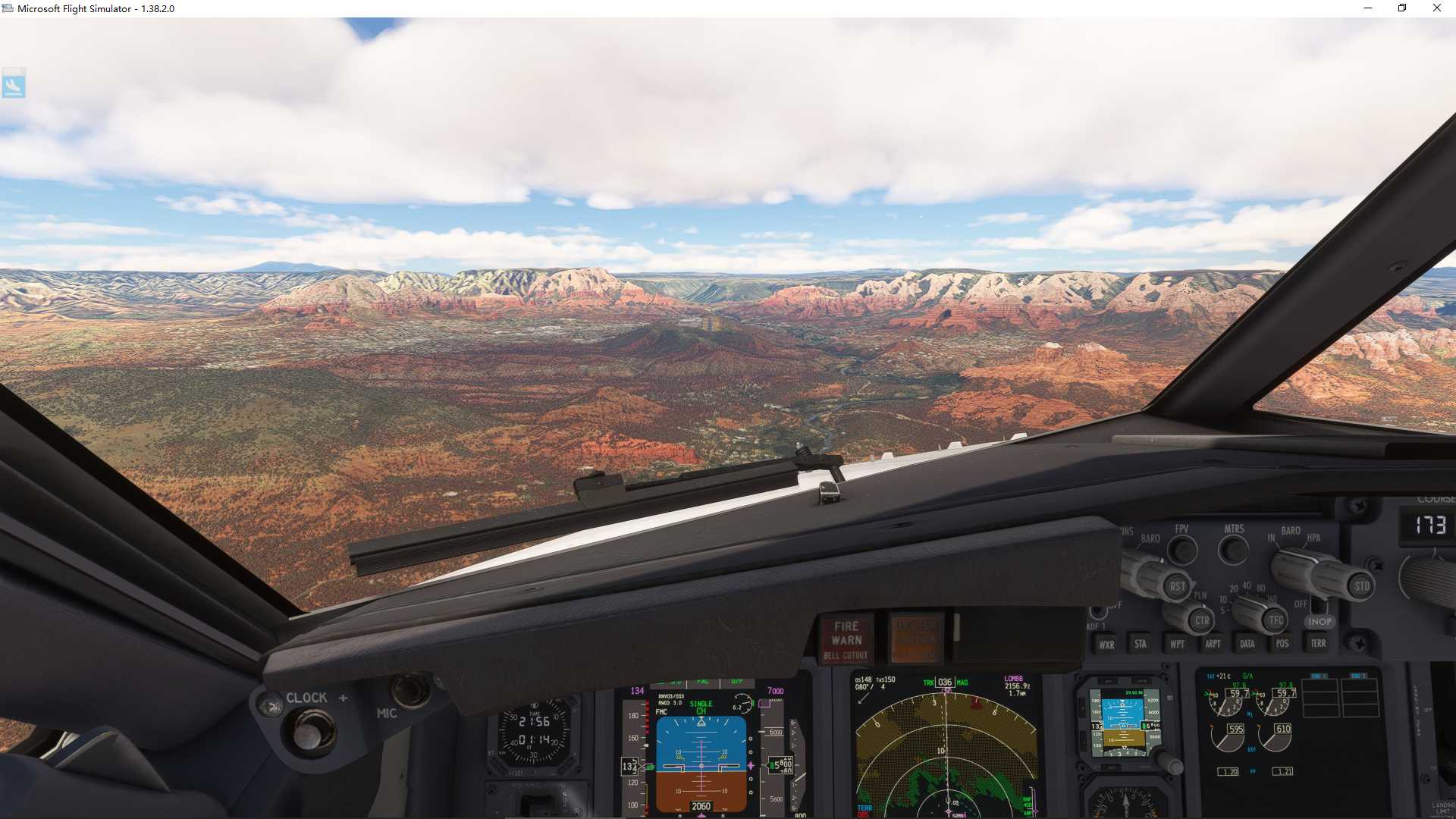Click the CTR map mode knob

[x=1201, y=620]
